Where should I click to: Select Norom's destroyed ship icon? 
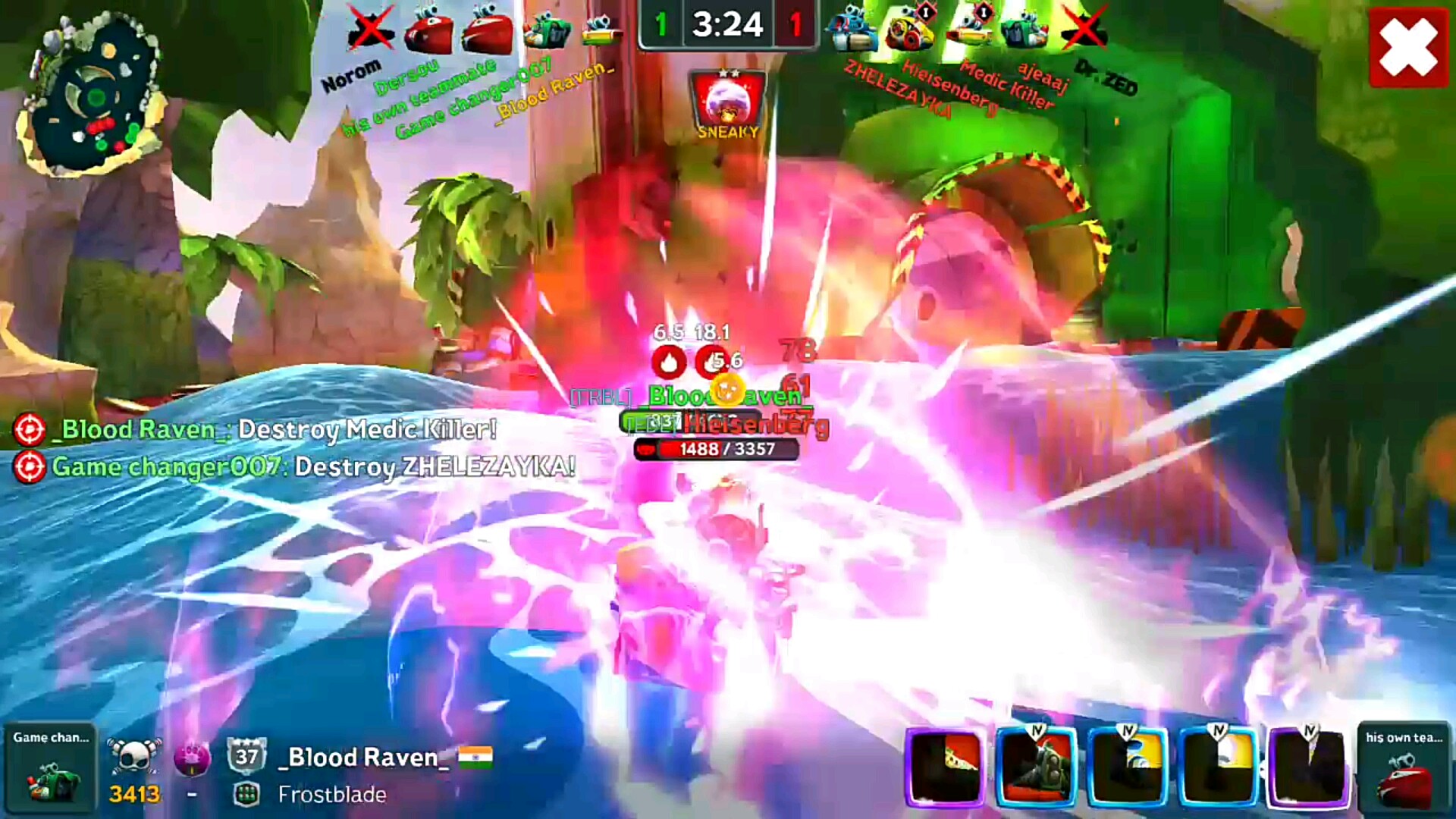(370, 30)
